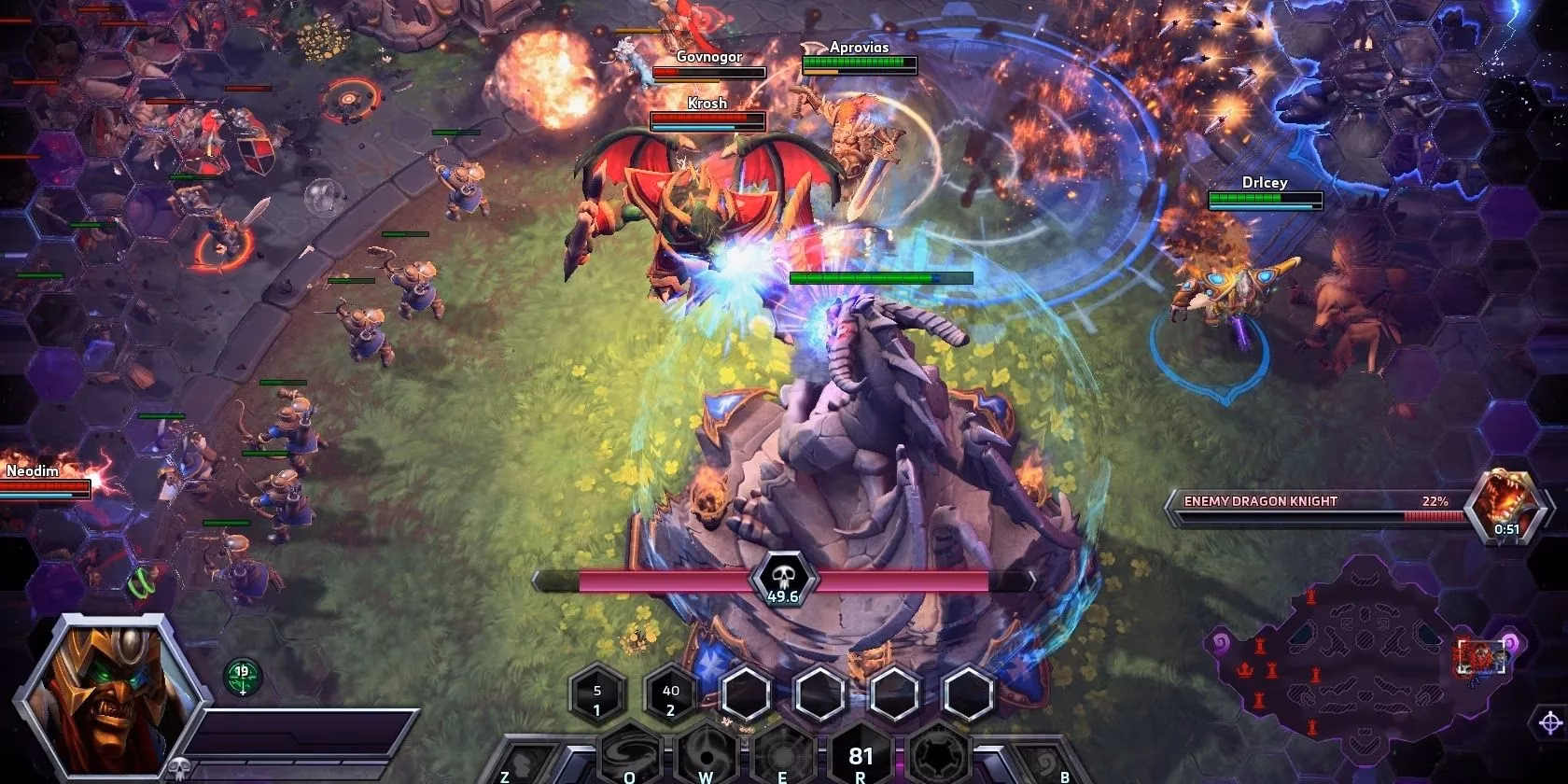Image resolution: width=1568 pixels, height=784 pixels.
Task: Click Aprovias's name label
Action: tap(858, 45)
